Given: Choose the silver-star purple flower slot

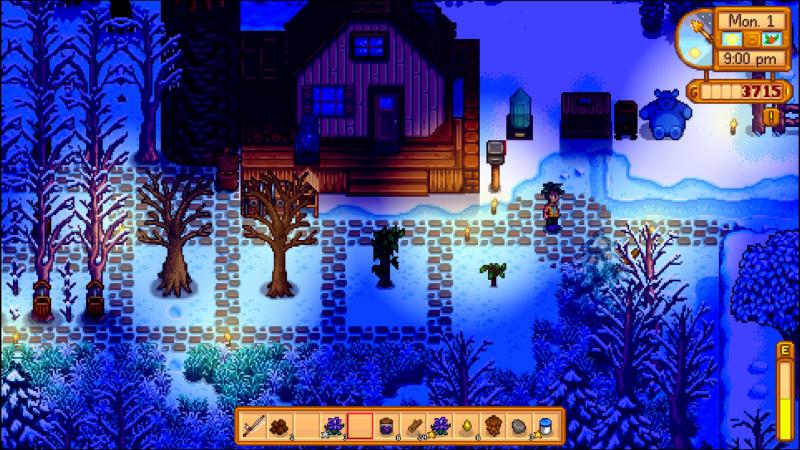Looking at the screenshot, I should pos(333,424).
